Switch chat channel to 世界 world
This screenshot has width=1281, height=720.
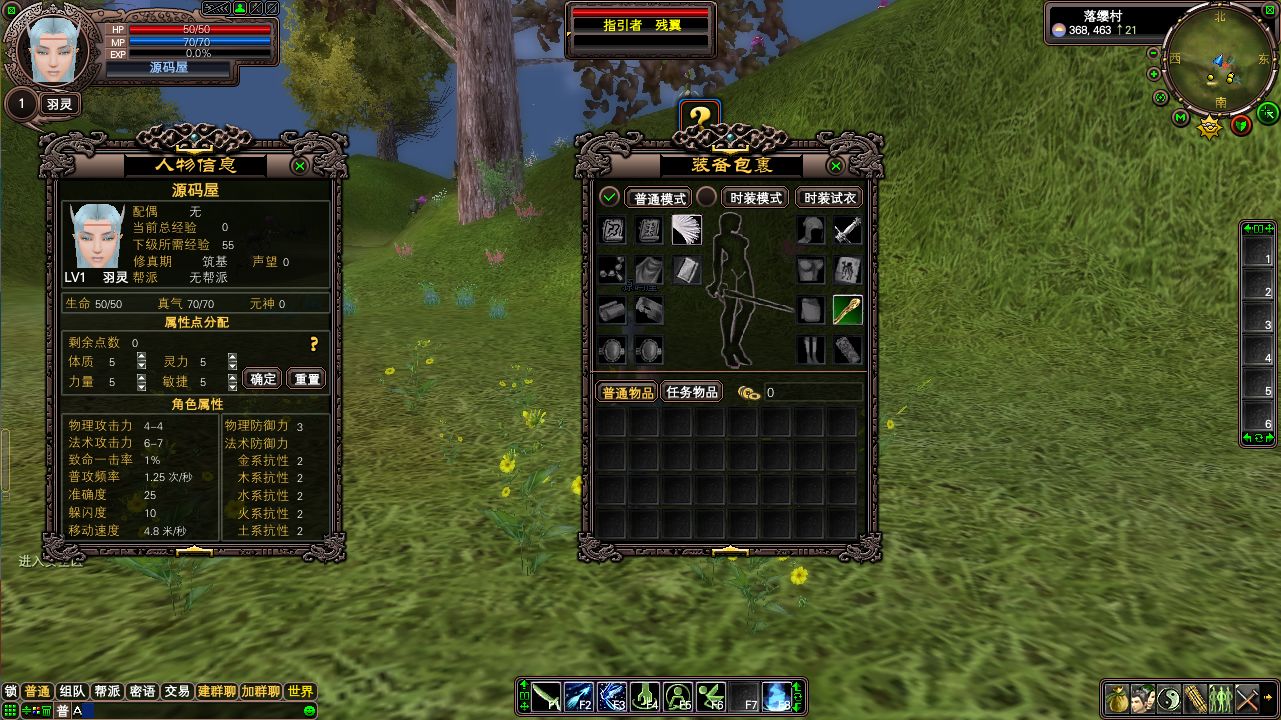click(300, 691)
